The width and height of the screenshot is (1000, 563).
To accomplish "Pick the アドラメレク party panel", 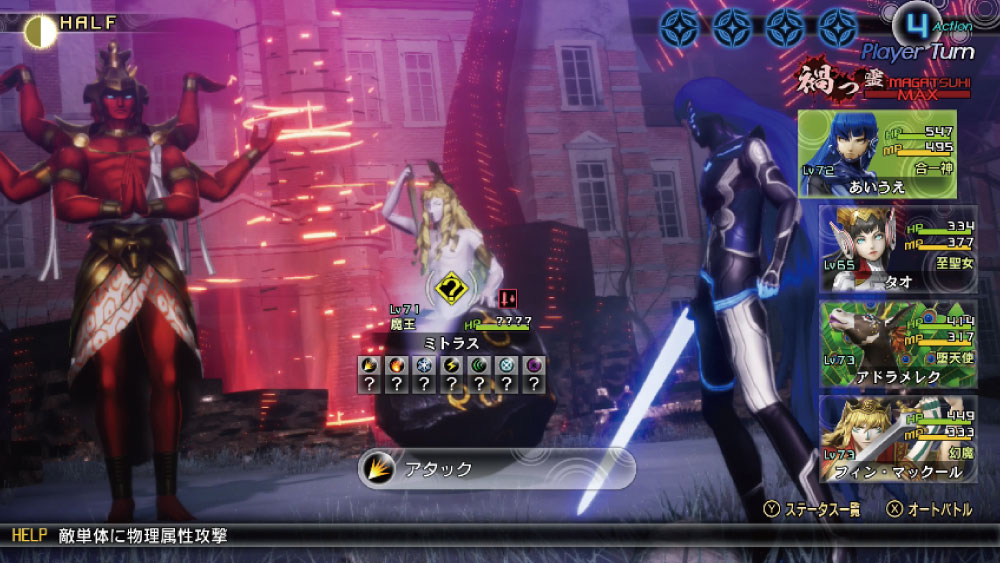I will (x=897, y=343).
